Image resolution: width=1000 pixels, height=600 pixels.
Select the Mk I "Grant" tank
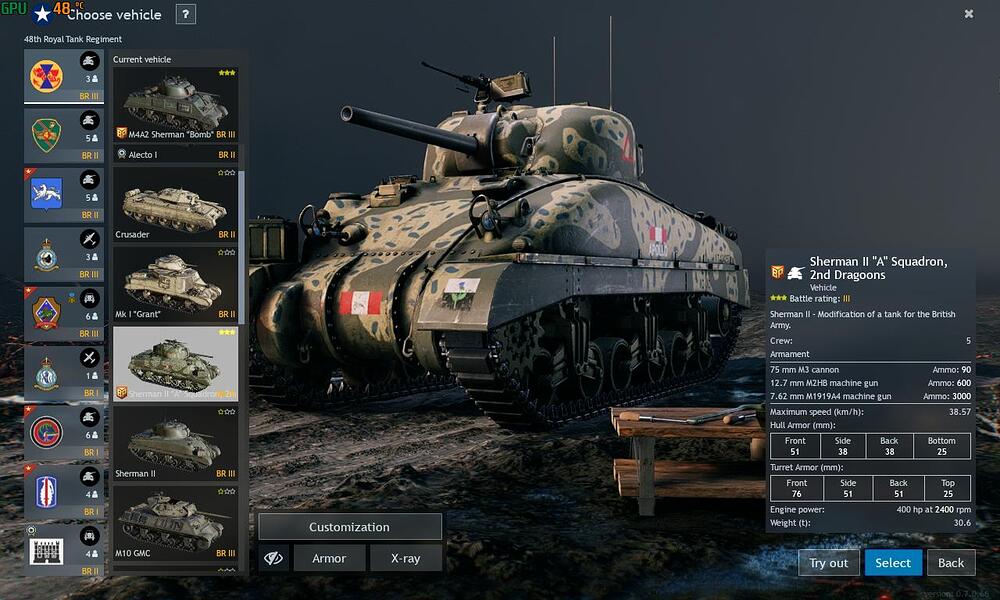[175, 283]
